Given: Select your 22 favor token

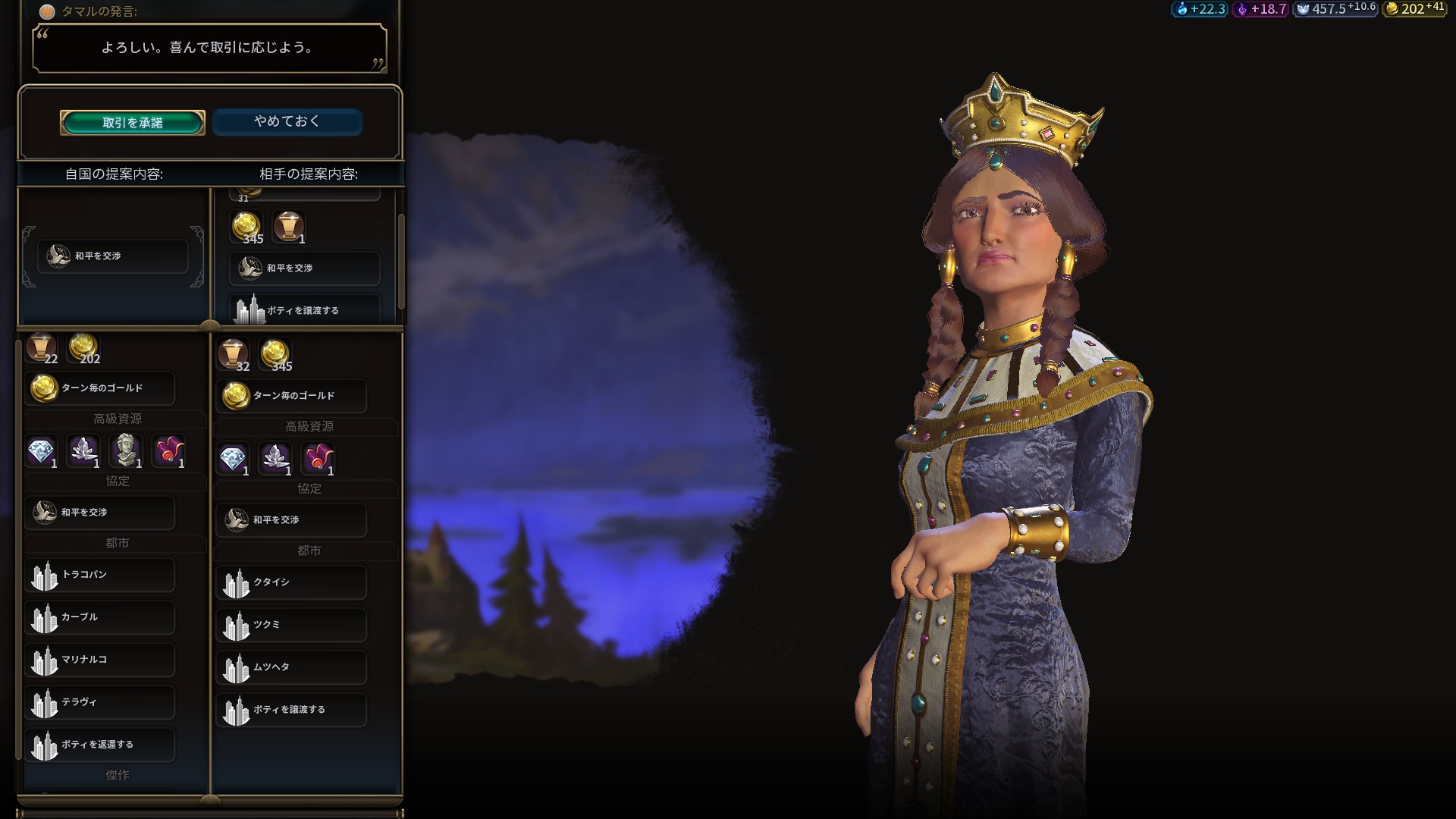Looking at the screenshot, I should (x=41, y=348).
